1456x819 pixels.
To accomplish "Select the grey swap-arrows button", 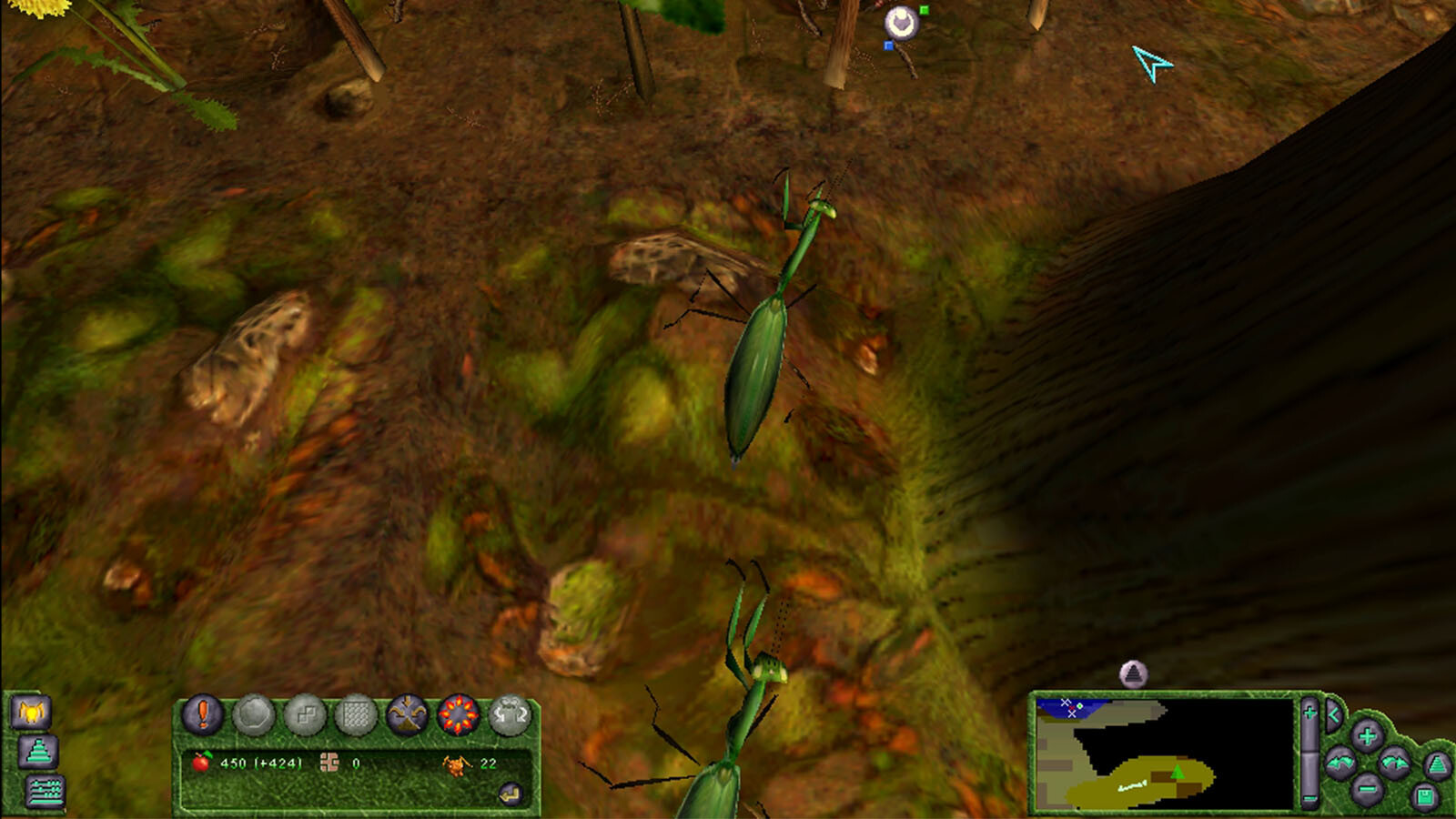I will tap(510, 715).
